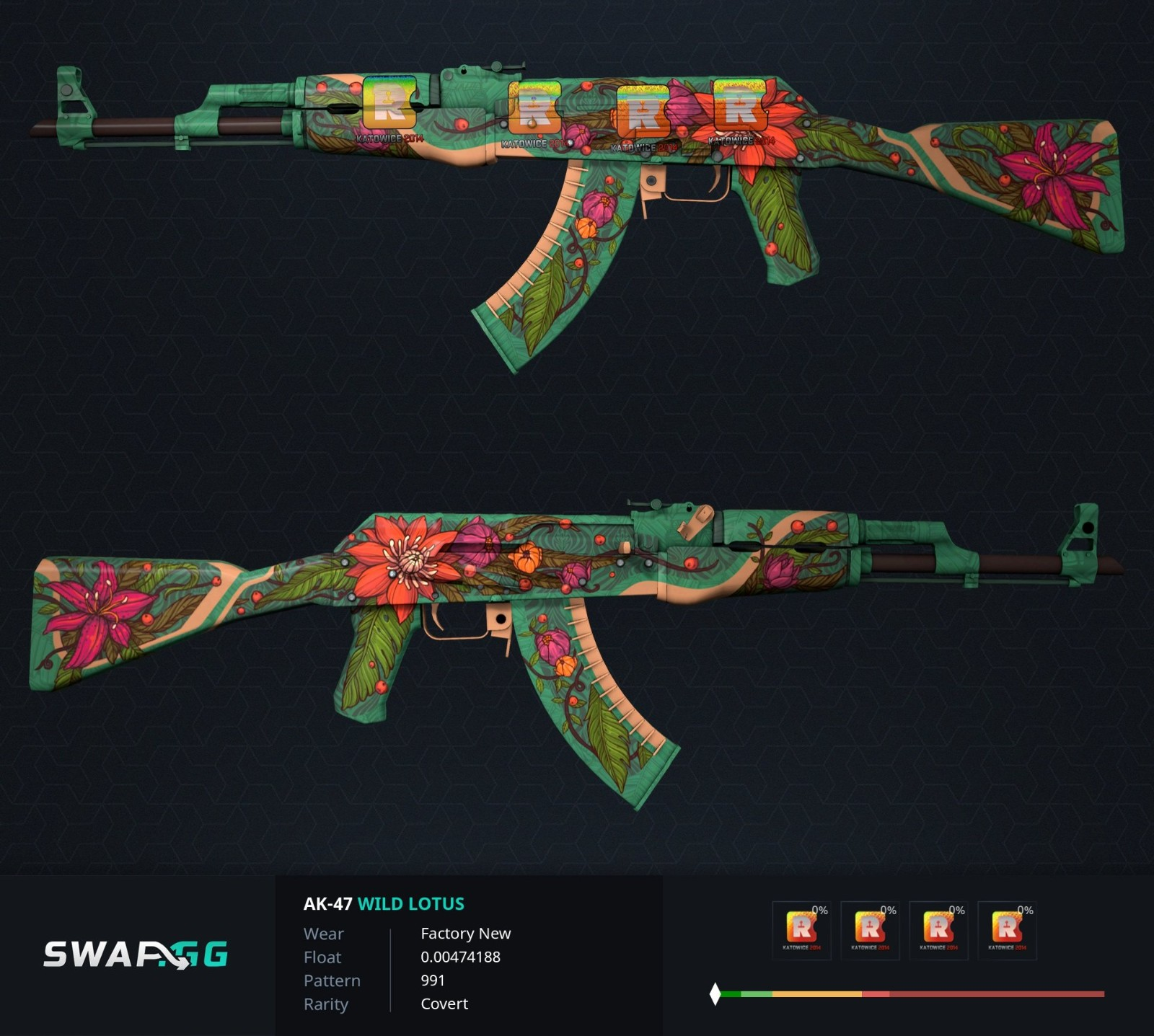
Task: Click the Float label in the info panel
Action: point(322,957)
